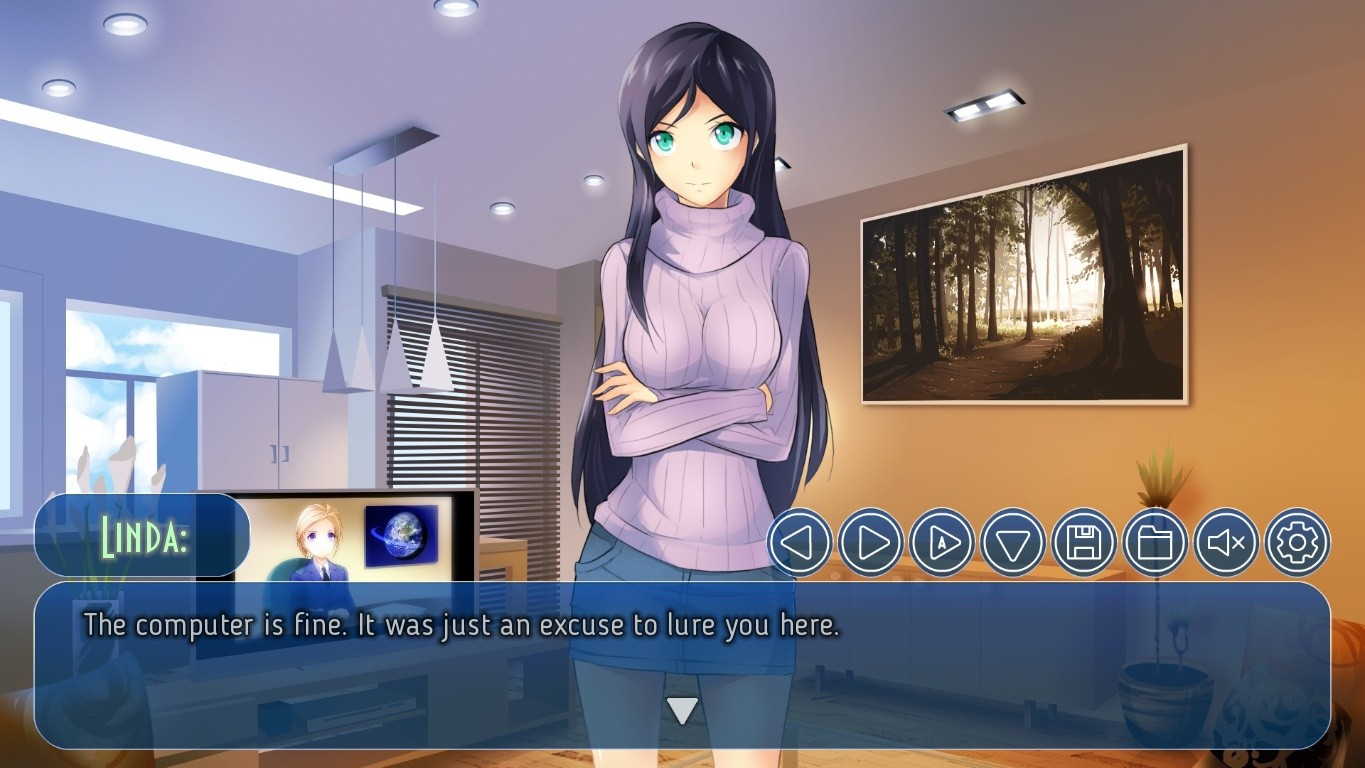Hide the text box with the down-triangle button
This screenshot has height=768, width=1365.
(1013, 542)
